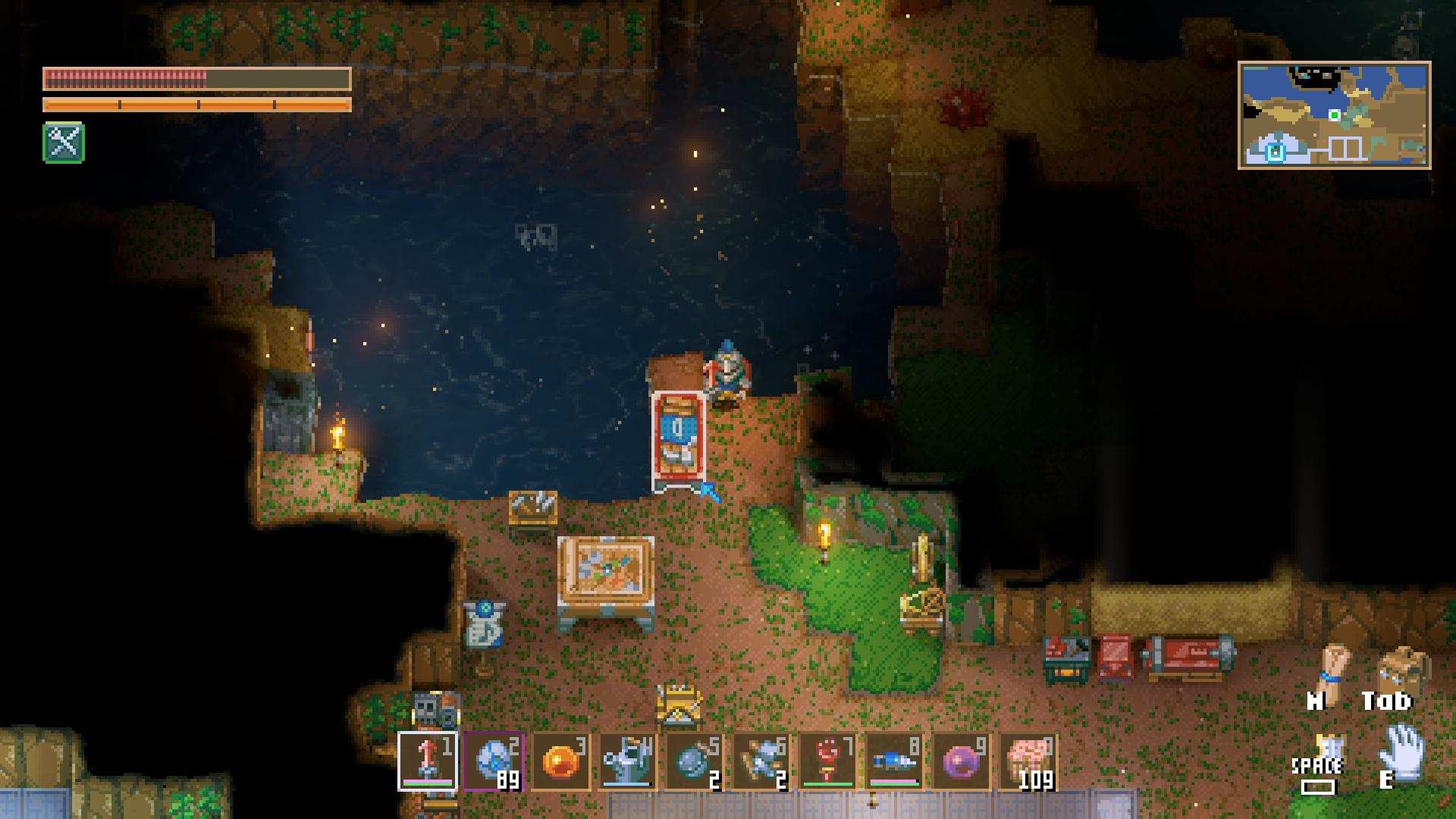Pick the silver tool in slot 6
1456x819 pixels.
point(761,761)
